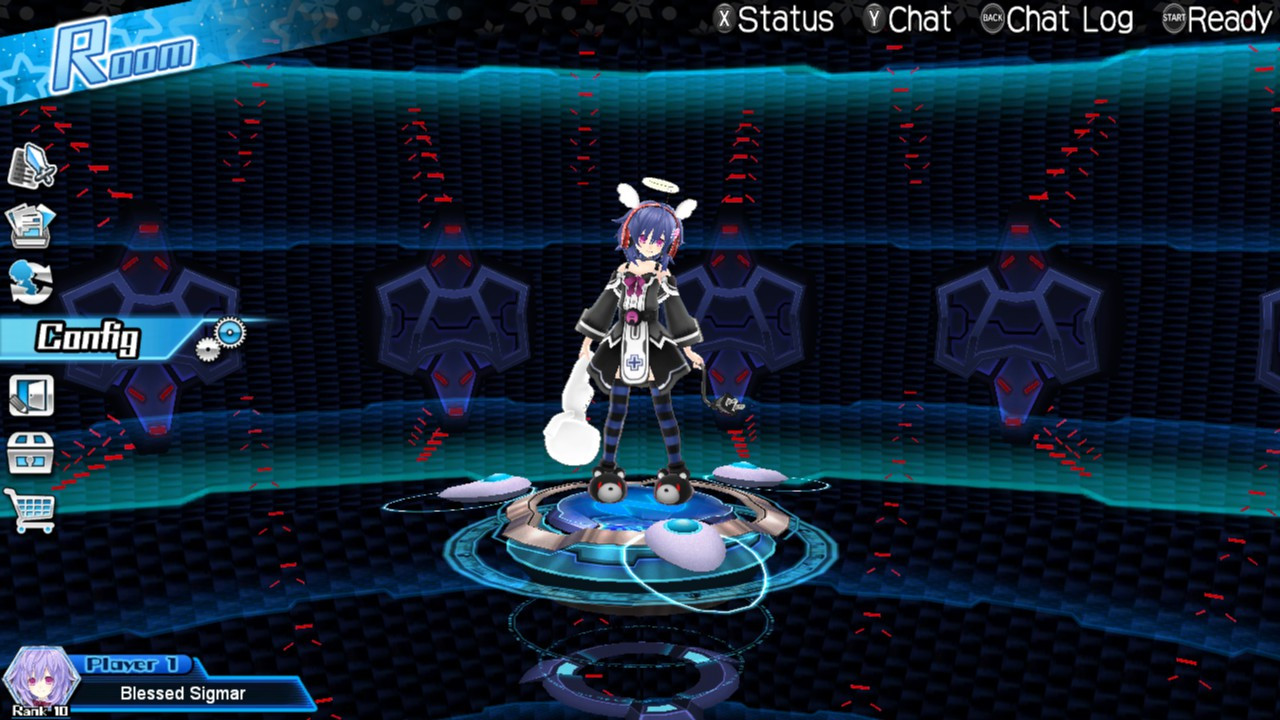The height and width of the screenshot is (720, 1280).
Task: Click the BACK button icon near Chat Log
Action: [992, 19]
